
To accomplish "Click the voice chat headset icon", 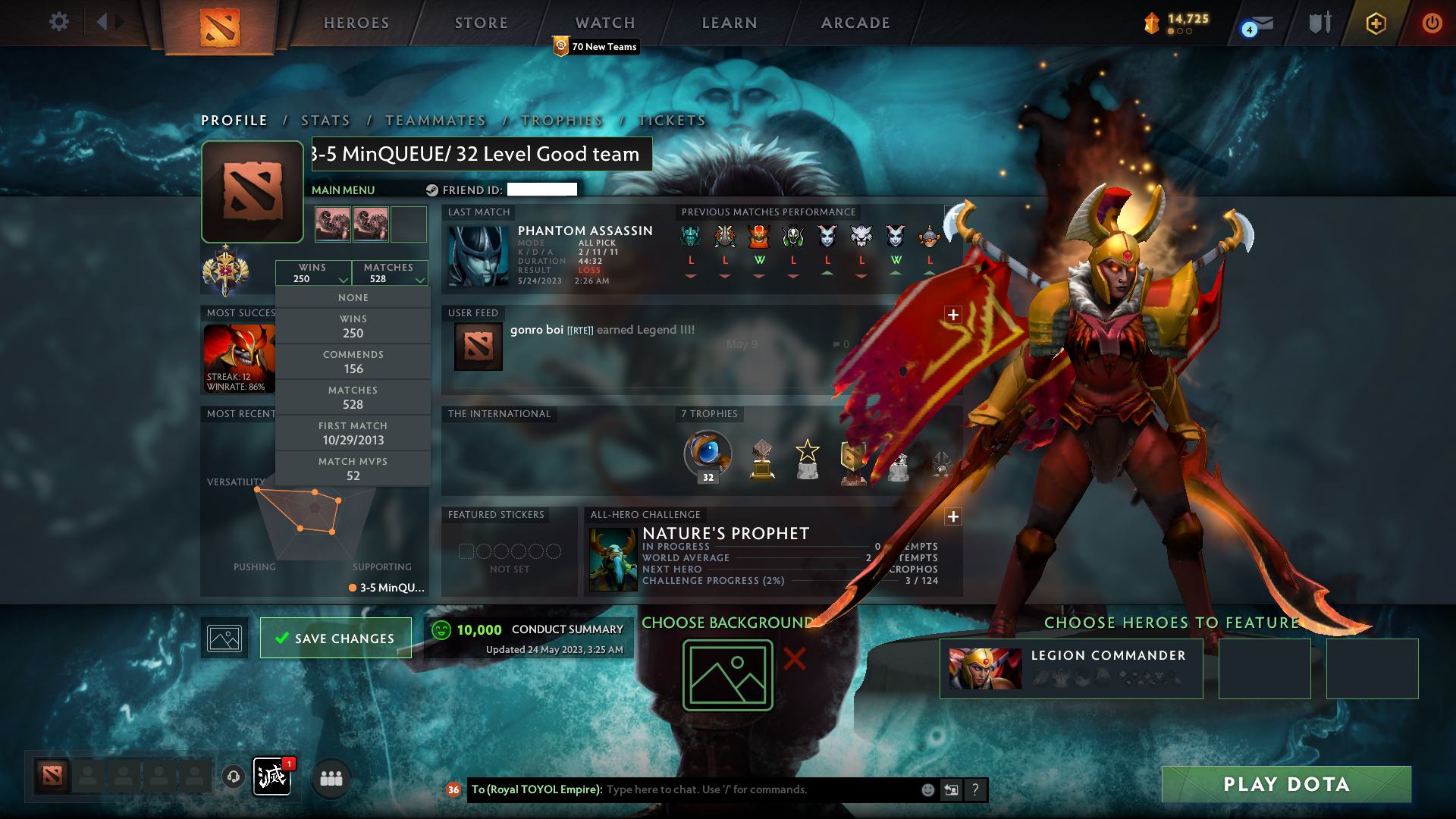I will click(233, 778).
